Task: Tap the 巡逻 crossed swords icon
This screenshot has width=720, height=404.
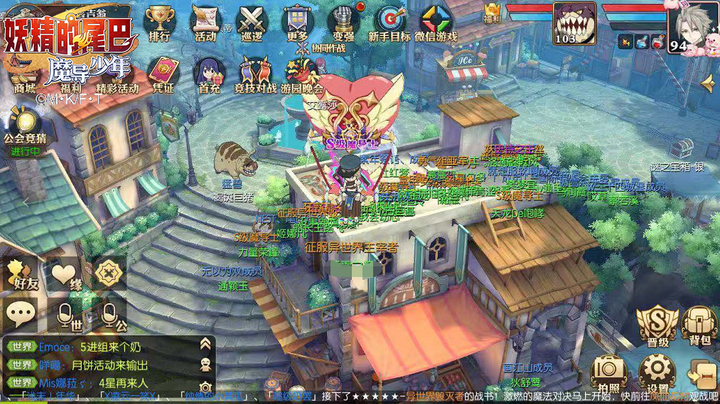Action: tap(251, 21)
